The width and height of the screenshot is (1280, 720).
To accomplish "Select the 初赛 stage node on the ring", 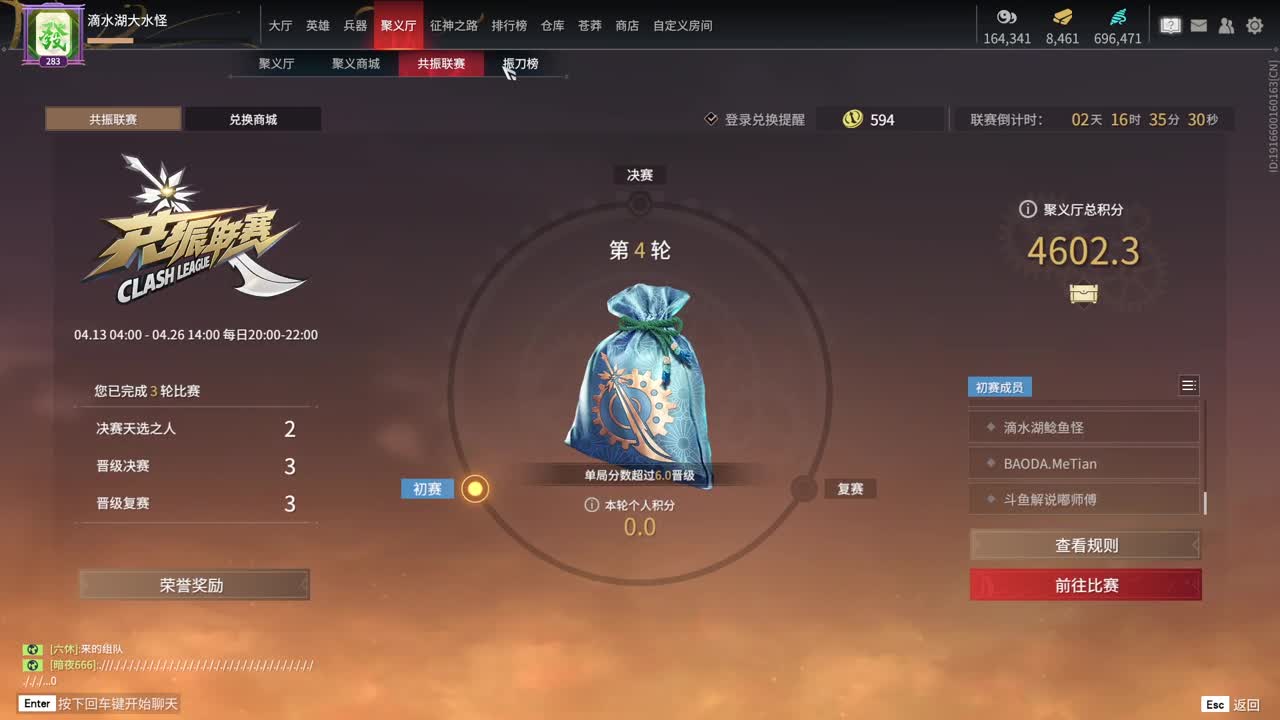I will coord(475,489).
